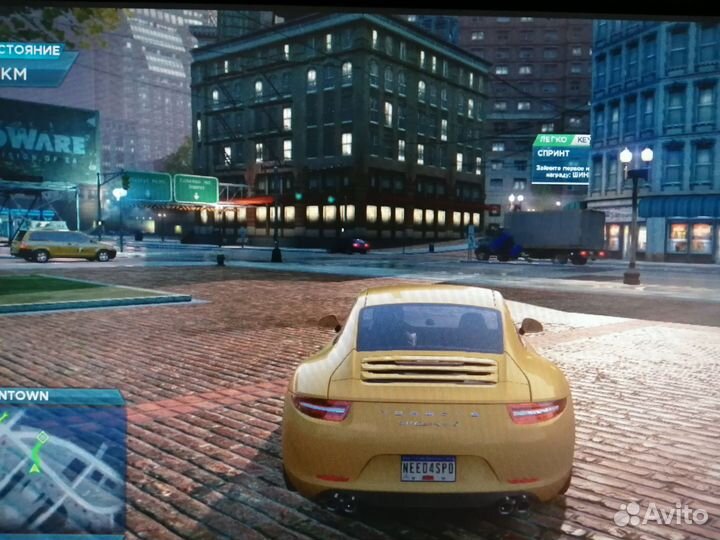720x540 pixels.
Task: Click the Avito watermark logo
Action: [x=662, y=513]
